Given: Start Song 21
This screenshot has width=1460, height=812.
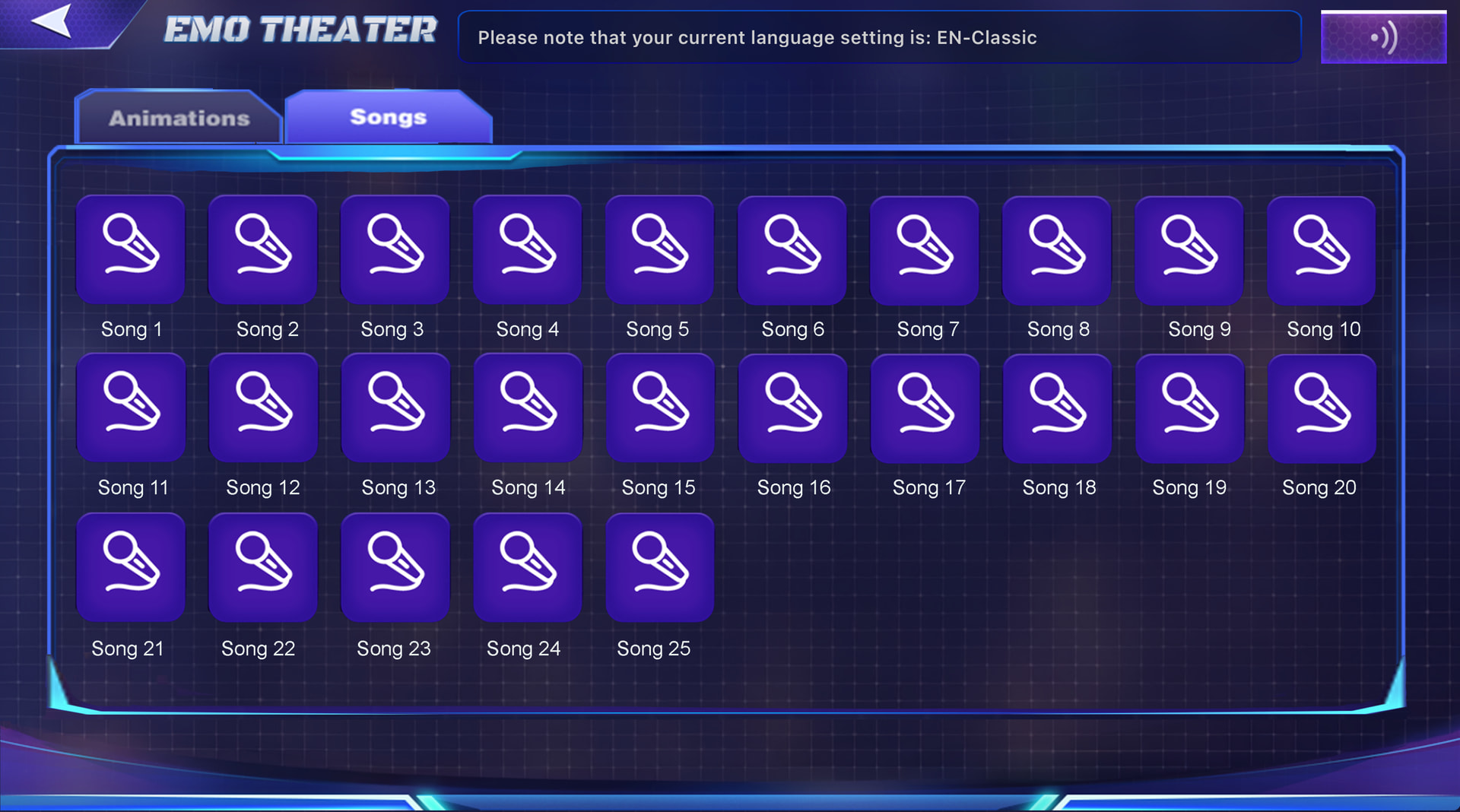Looking at the screenshot, I should click(131, 567).
